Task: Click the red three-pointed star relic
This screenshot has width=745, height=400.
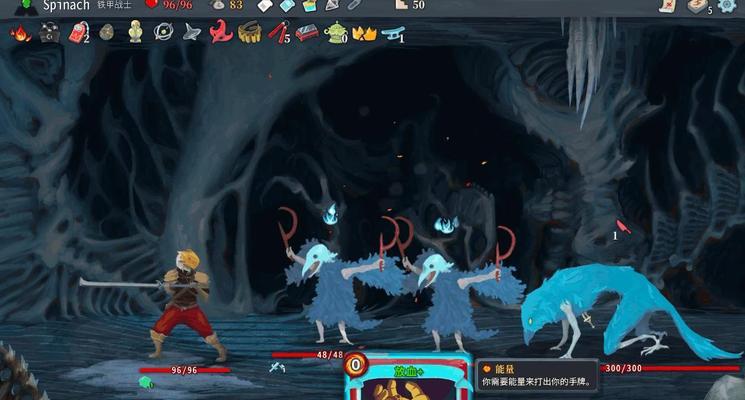Action: (x=221, y=33)
